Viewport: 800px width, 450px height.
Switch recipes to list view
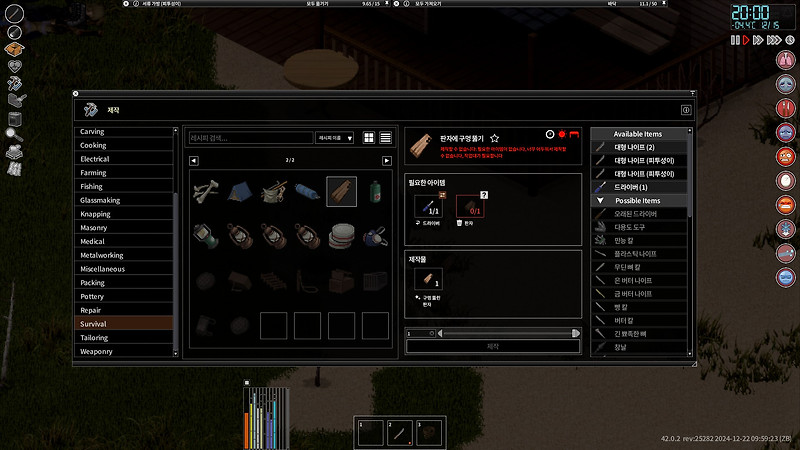point(385,138)
